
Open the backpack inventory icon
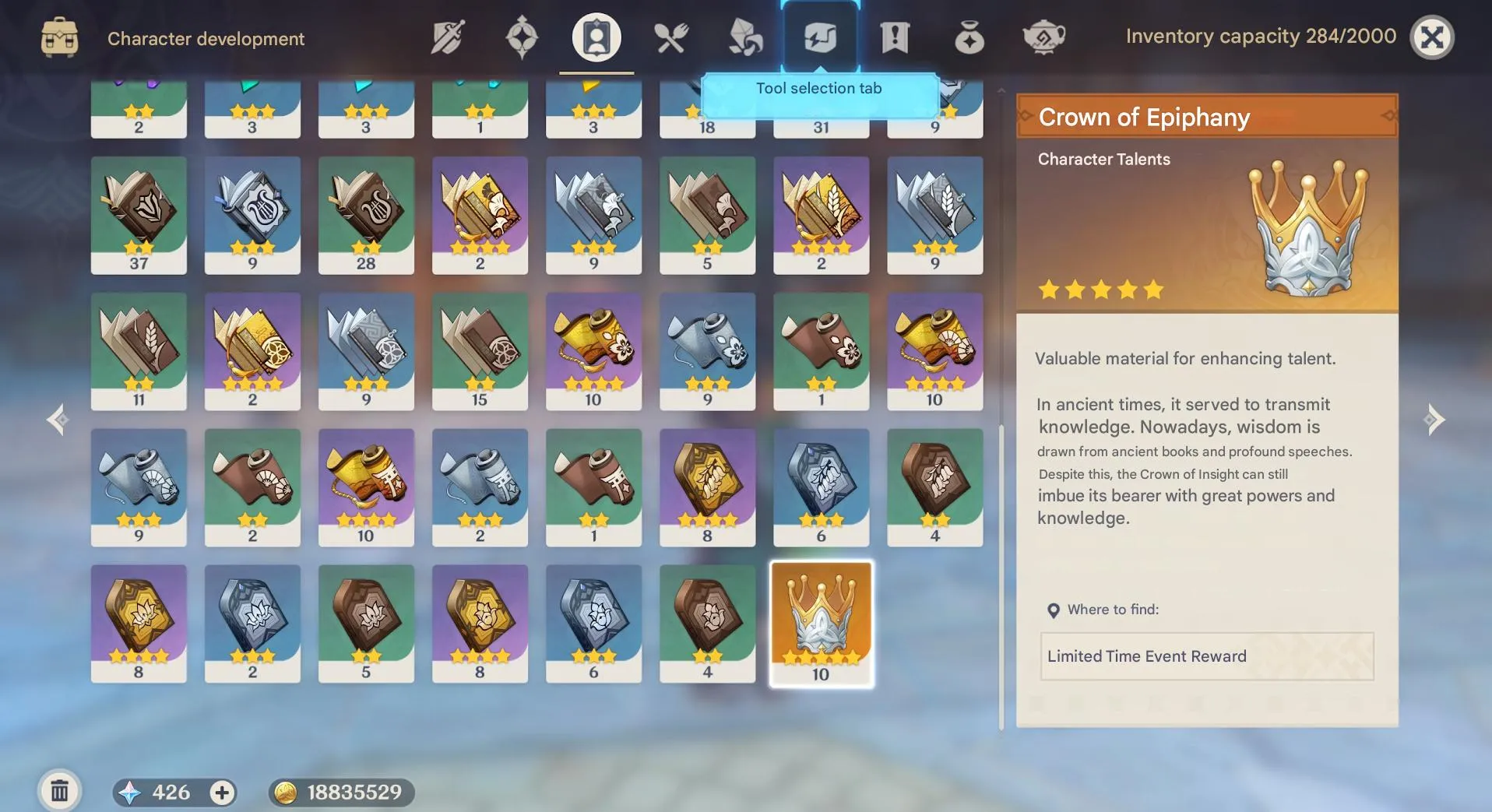coord(60,37)
